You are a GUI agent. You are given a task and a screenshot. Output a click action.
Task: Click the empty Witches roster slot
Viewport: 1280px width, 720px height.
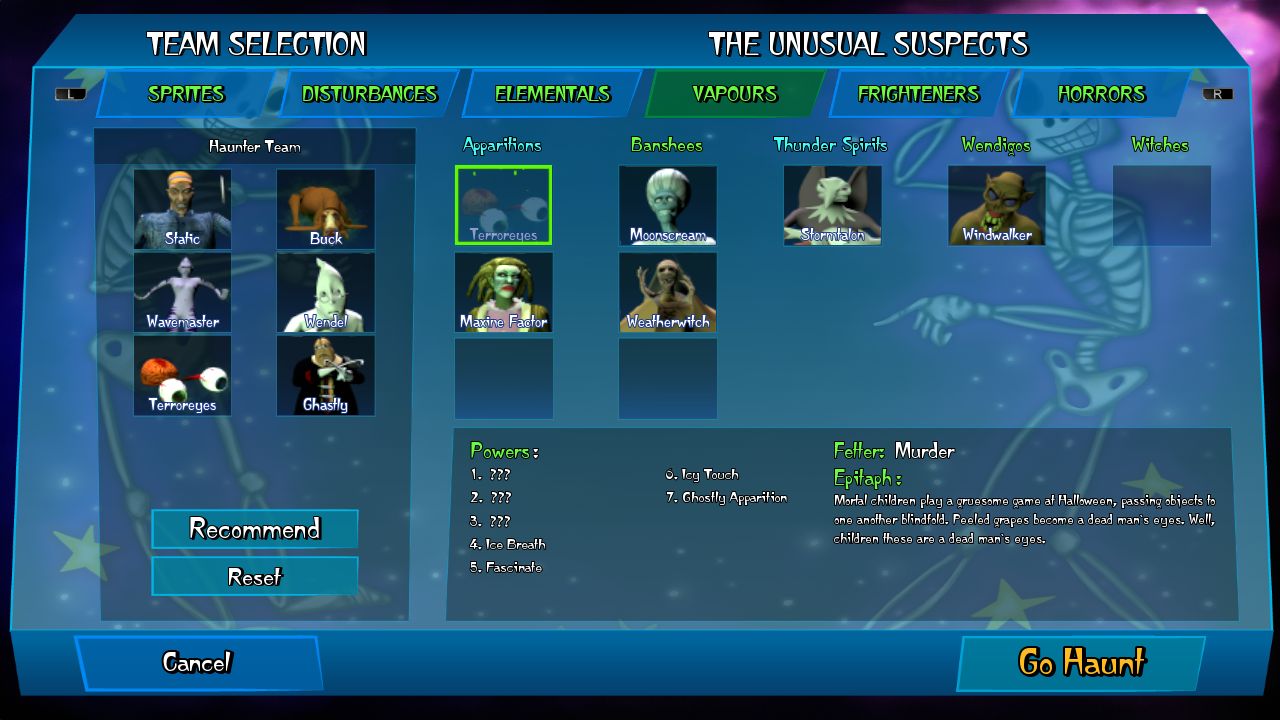[x=1161, y=205]
